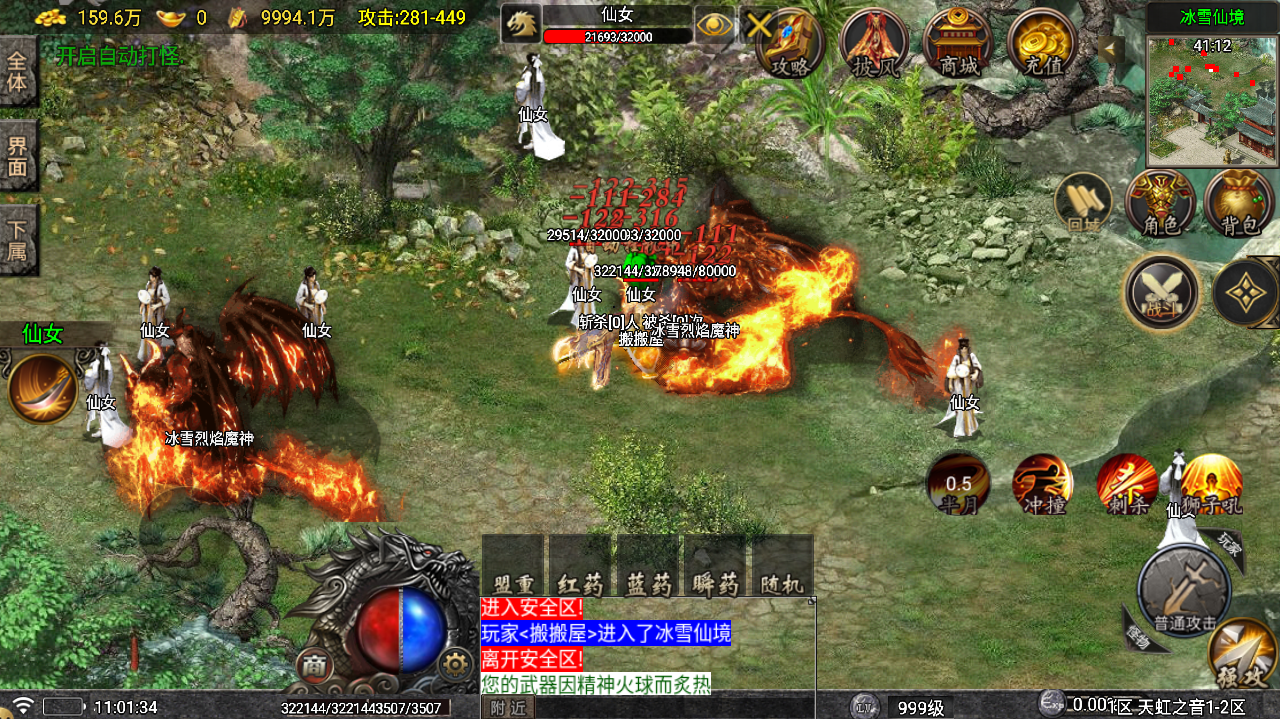
Task: Enter the 商城 shop
Action: click(957, 42)
